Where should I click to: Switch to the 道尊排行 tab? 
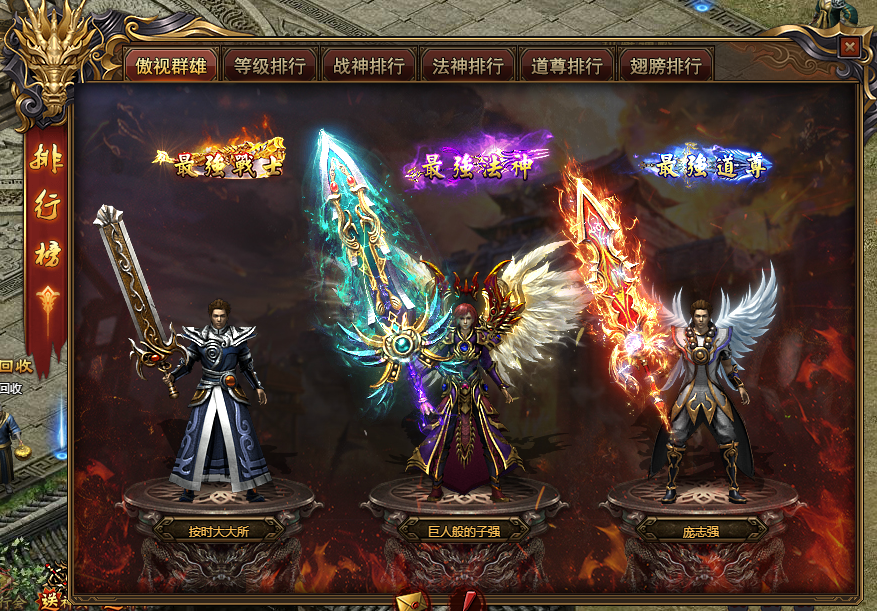click(567, 66)
